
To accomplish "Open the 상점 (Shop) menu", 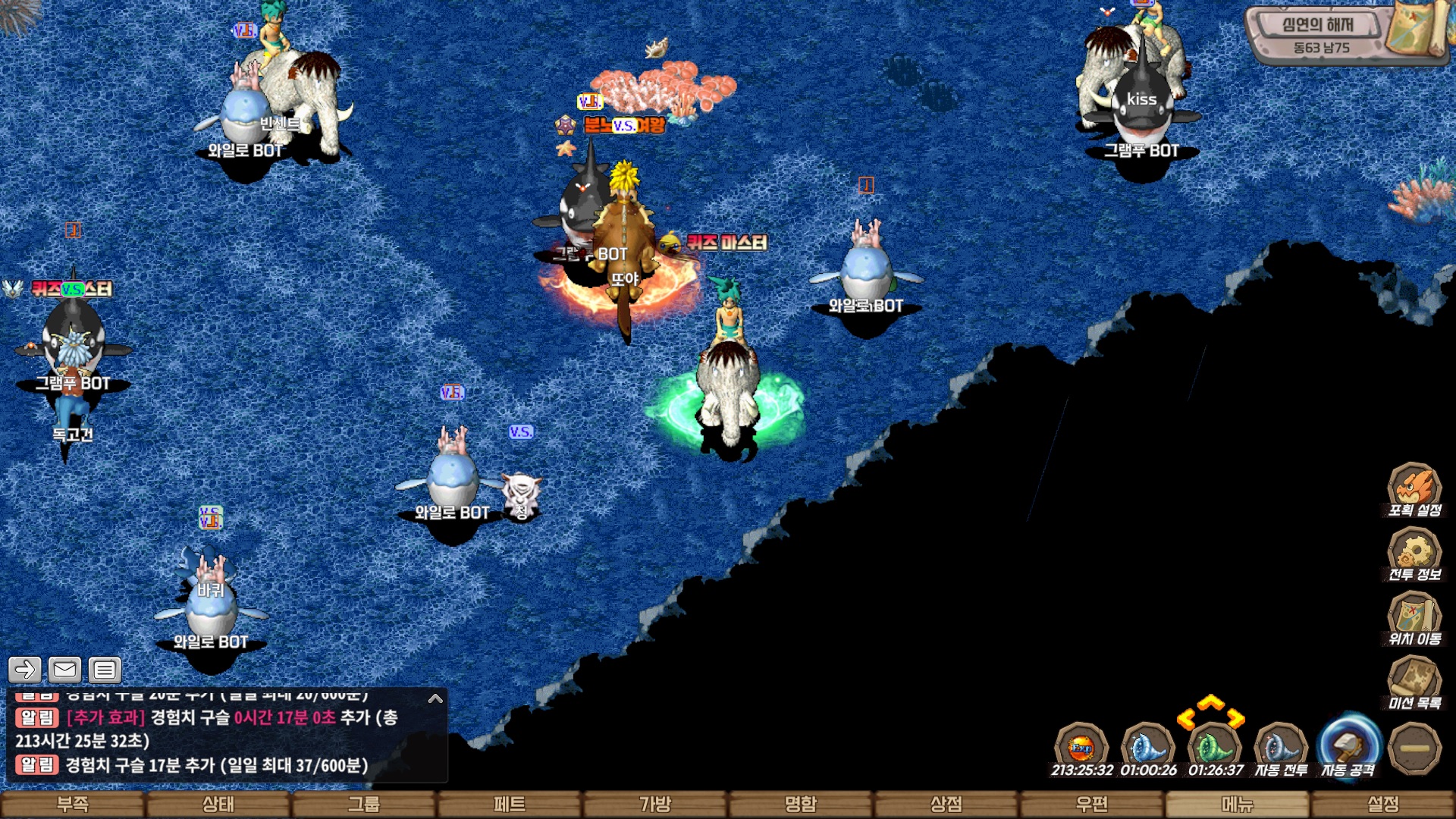I will [946, 804].
